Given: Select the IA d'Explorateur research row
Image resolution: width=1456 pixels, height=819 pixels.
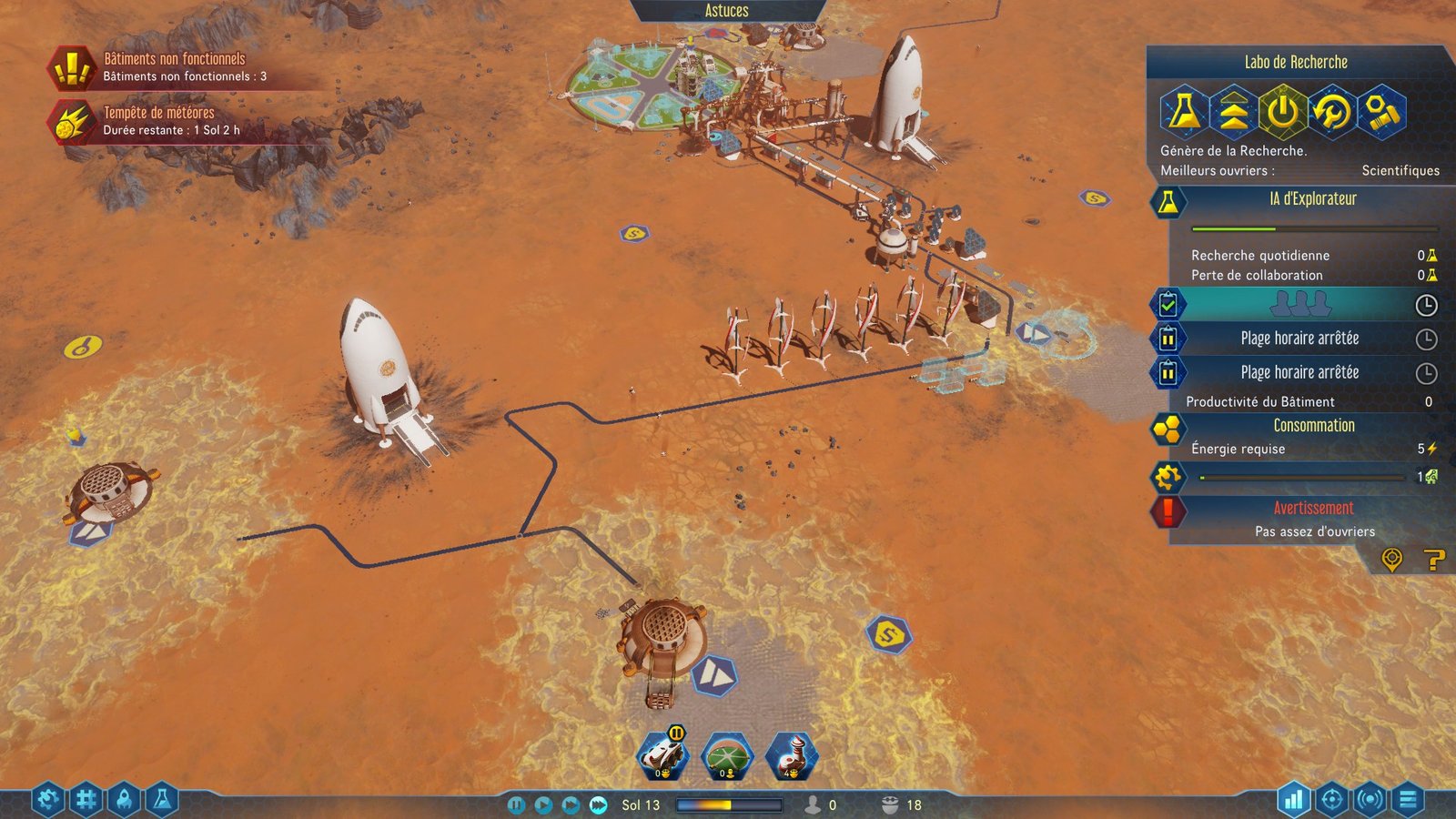Looking at the screenshot, I should [x=1311, y=199].
